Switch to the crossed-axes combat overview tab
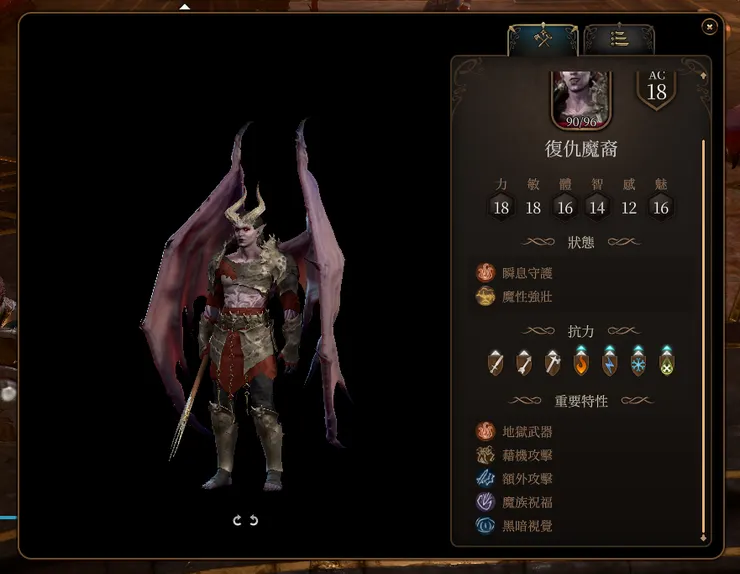740x574 pixels. 543,39
